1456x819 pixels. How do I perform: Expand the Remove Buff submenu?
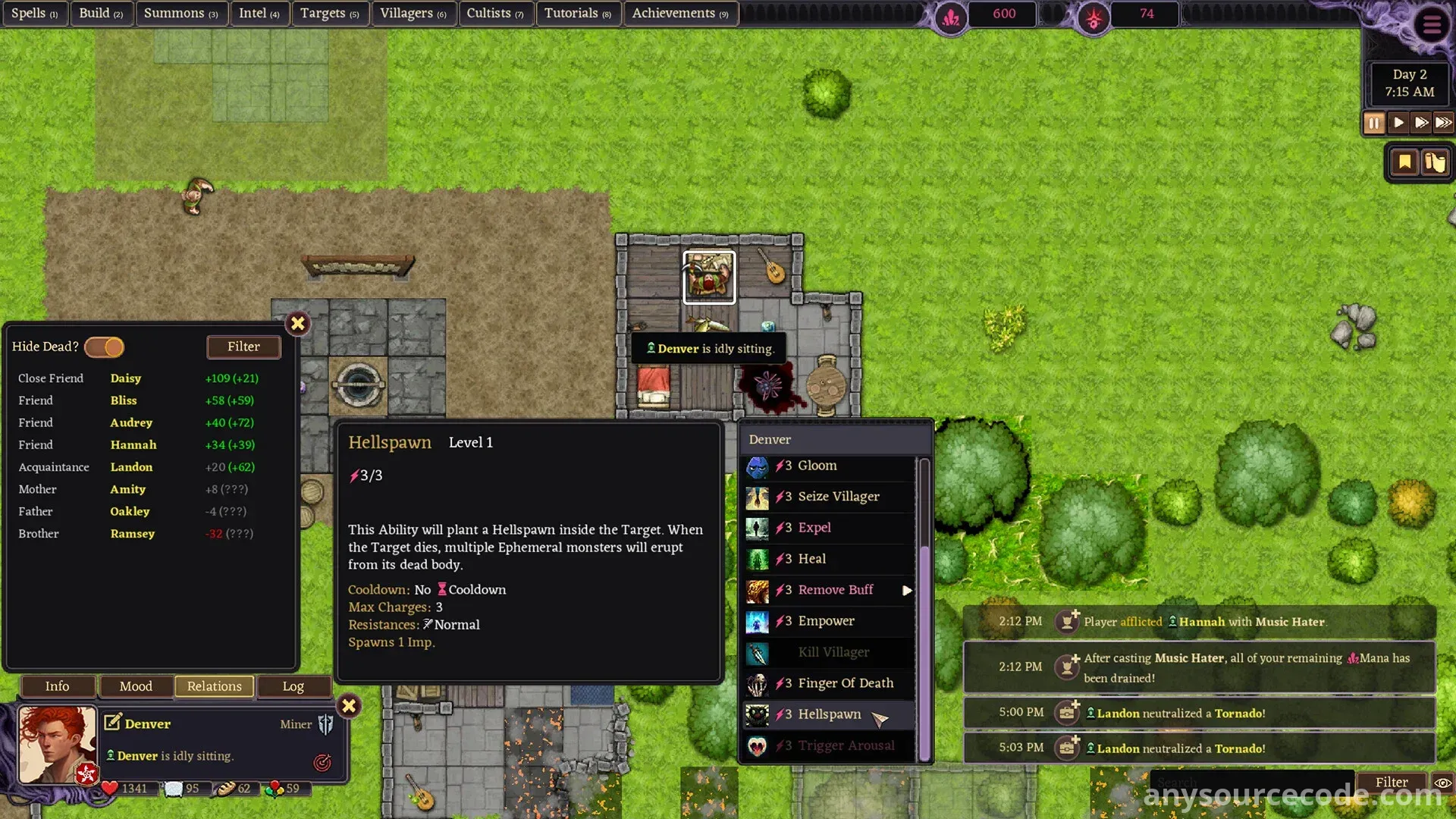coord(906,590)
